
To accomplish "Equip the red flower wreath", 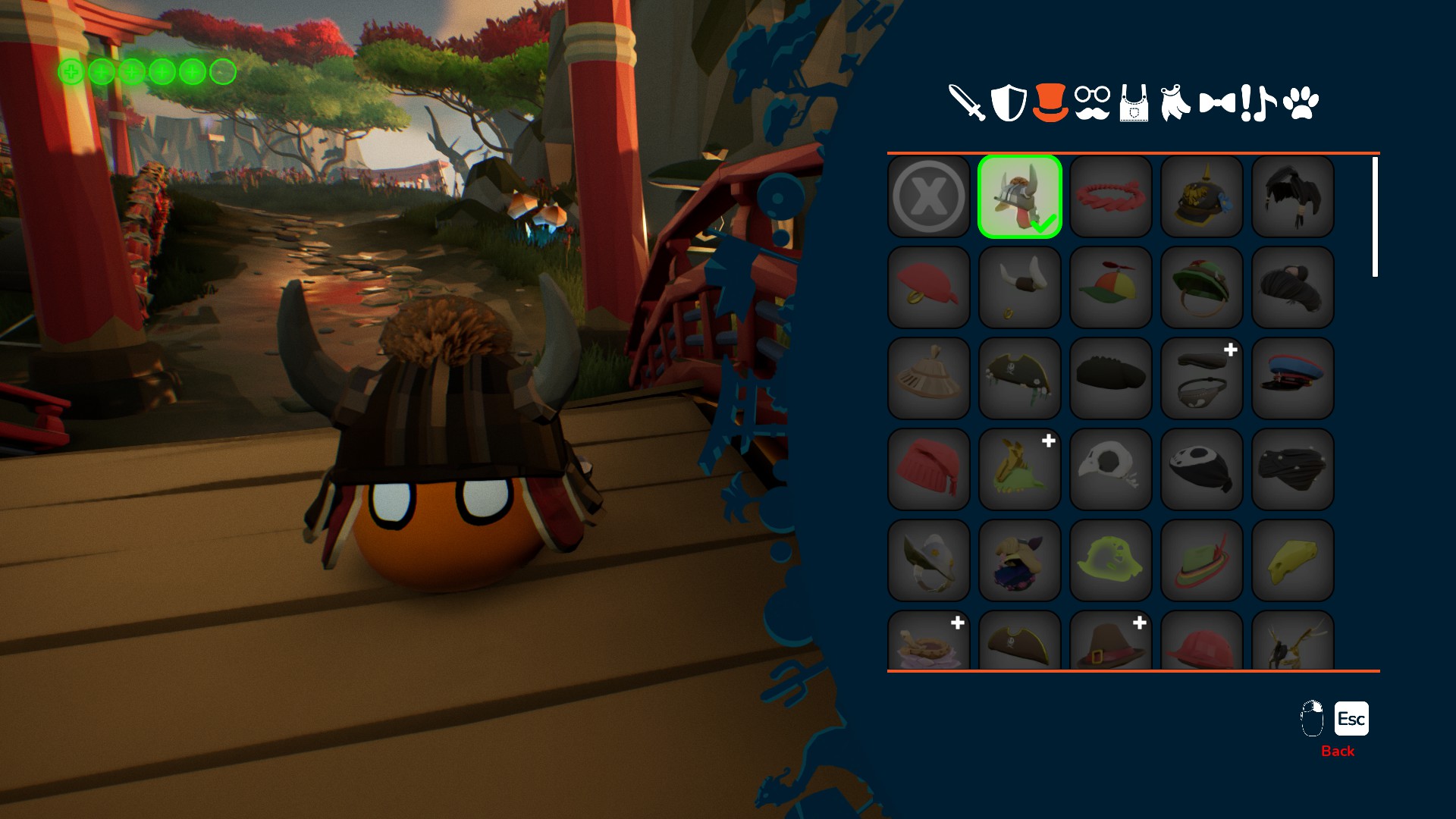I will point(1111,197).
